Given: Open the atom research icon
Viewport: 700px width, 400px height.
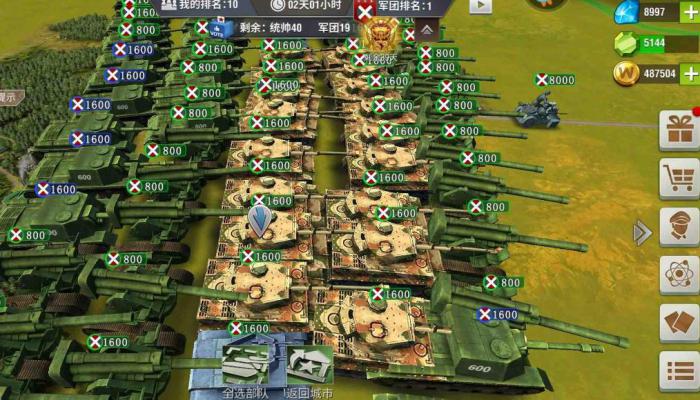Looking at the screenshot, I should (x=679, y=275).
